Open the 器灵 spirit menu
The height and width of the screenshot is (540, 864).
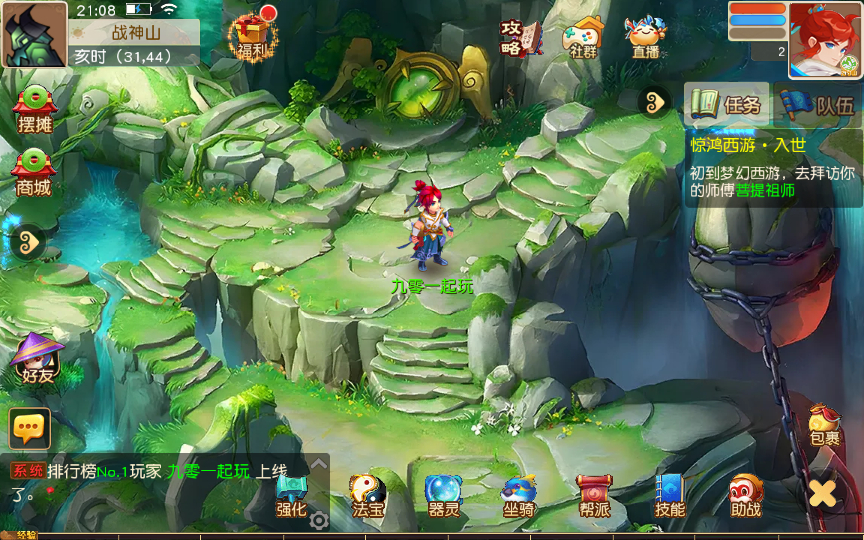[x=443, y=495]
